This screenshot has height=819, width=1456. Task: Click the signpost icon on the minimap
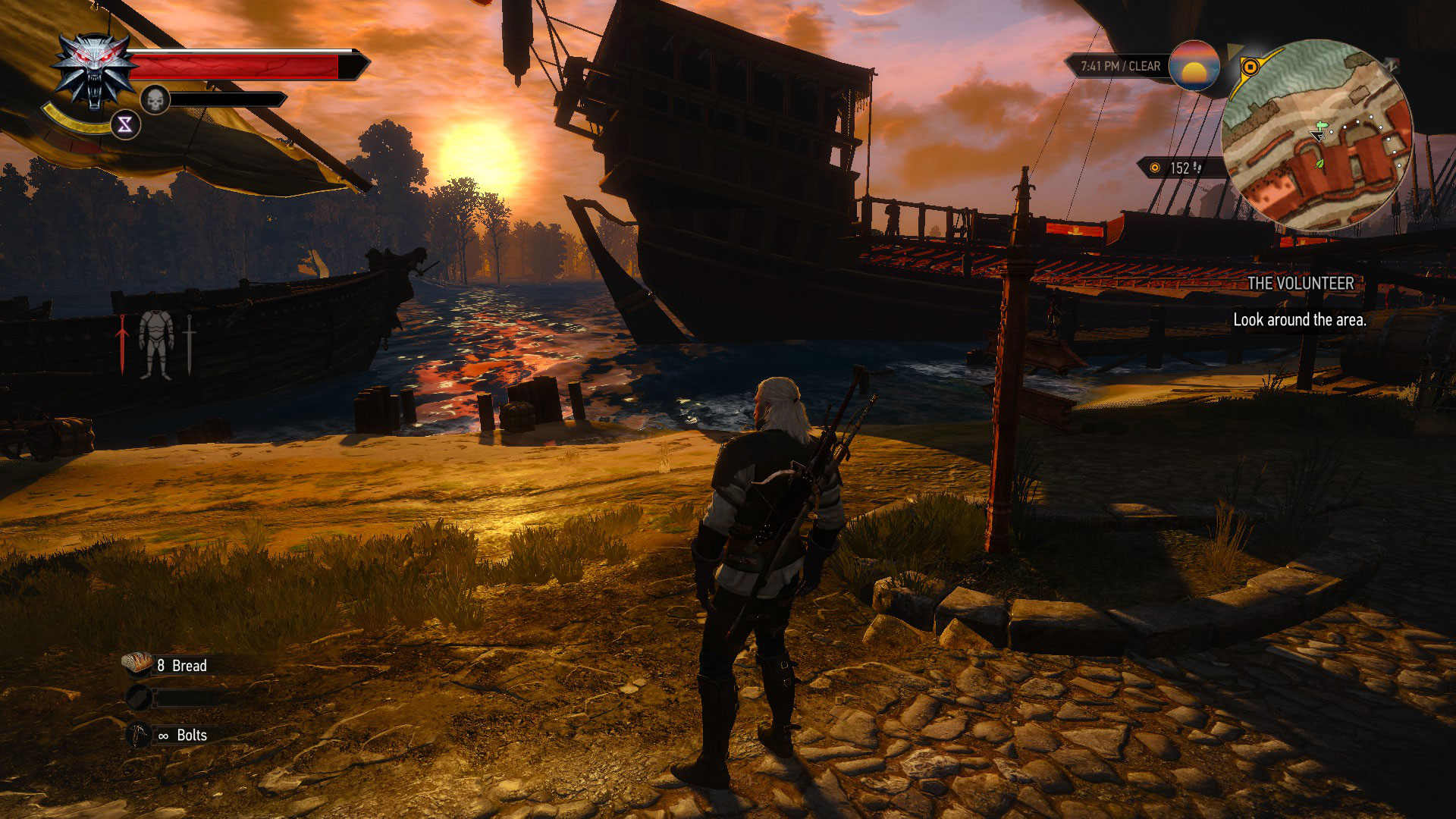click(x=1322, y=124)
